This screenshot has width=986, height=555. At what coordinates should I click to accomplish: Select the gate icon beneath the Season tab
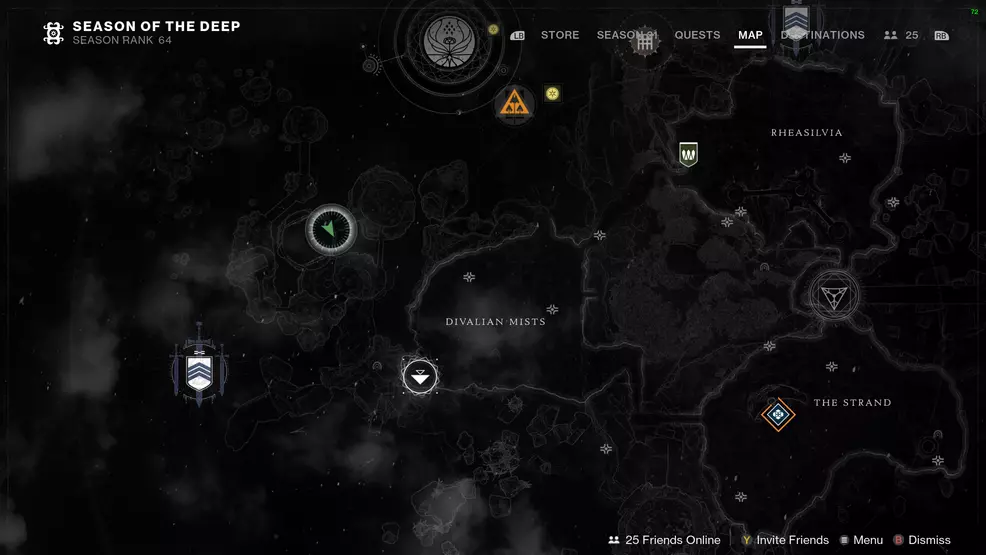pos(645,44)
